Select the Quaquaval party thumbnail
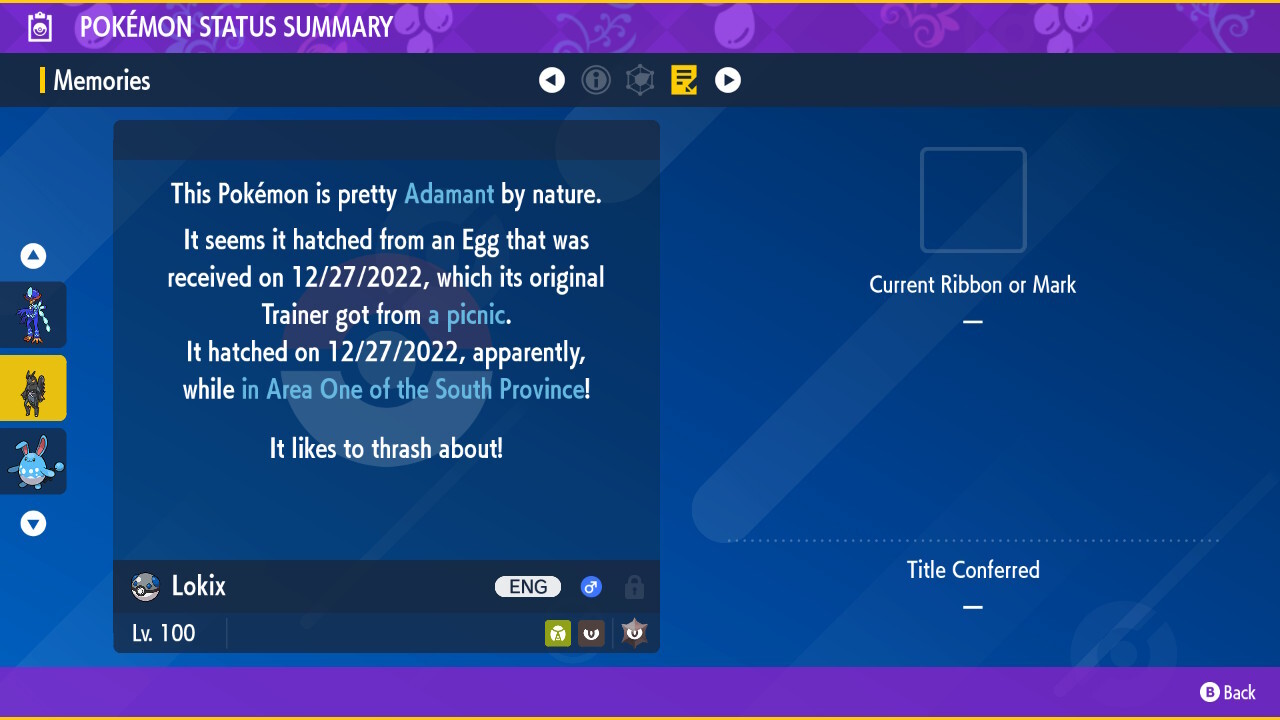 tap(33, 315)
